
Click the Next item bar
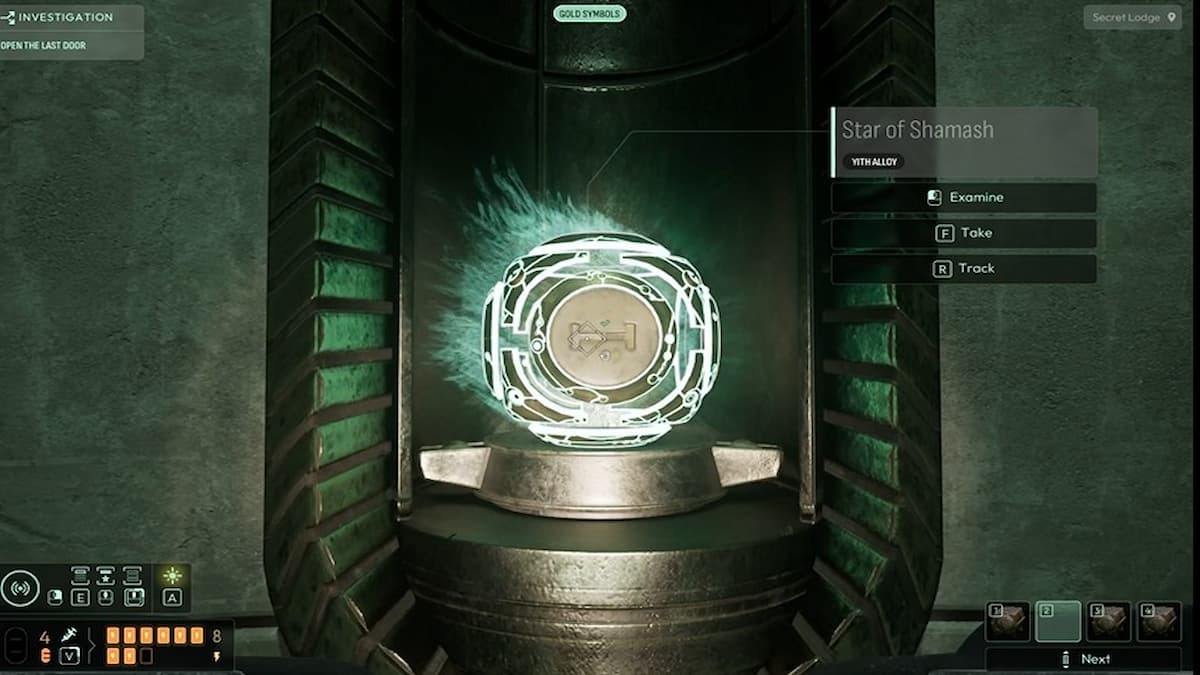(1083, 659)
